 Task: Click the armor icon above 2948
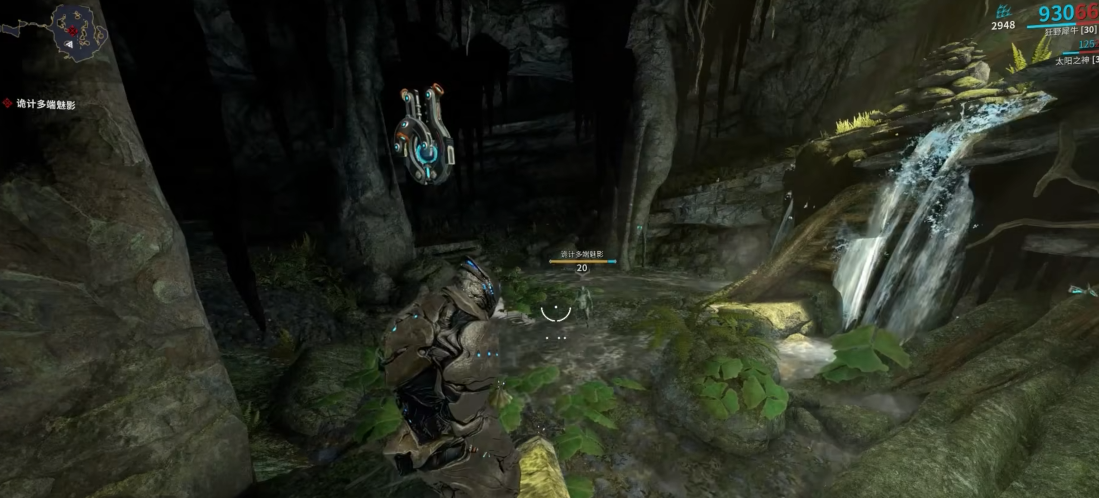pos(1001,10)
